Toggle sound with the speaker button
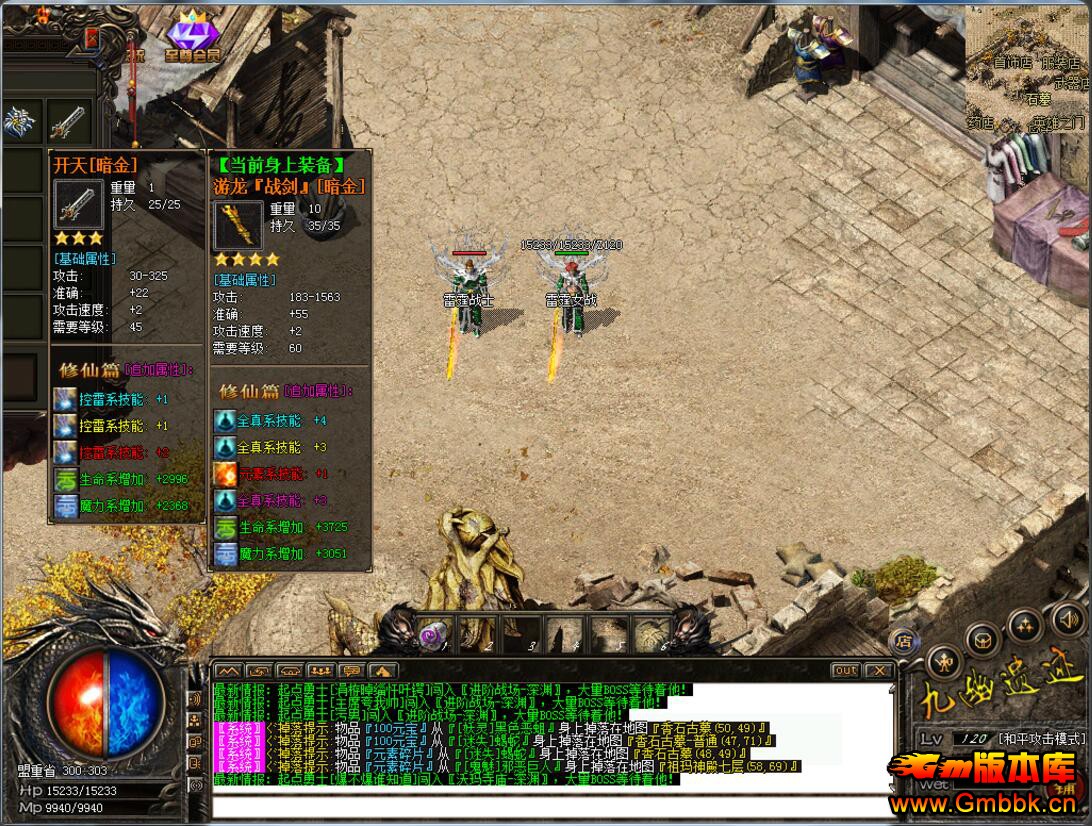 coord(1066,617)
